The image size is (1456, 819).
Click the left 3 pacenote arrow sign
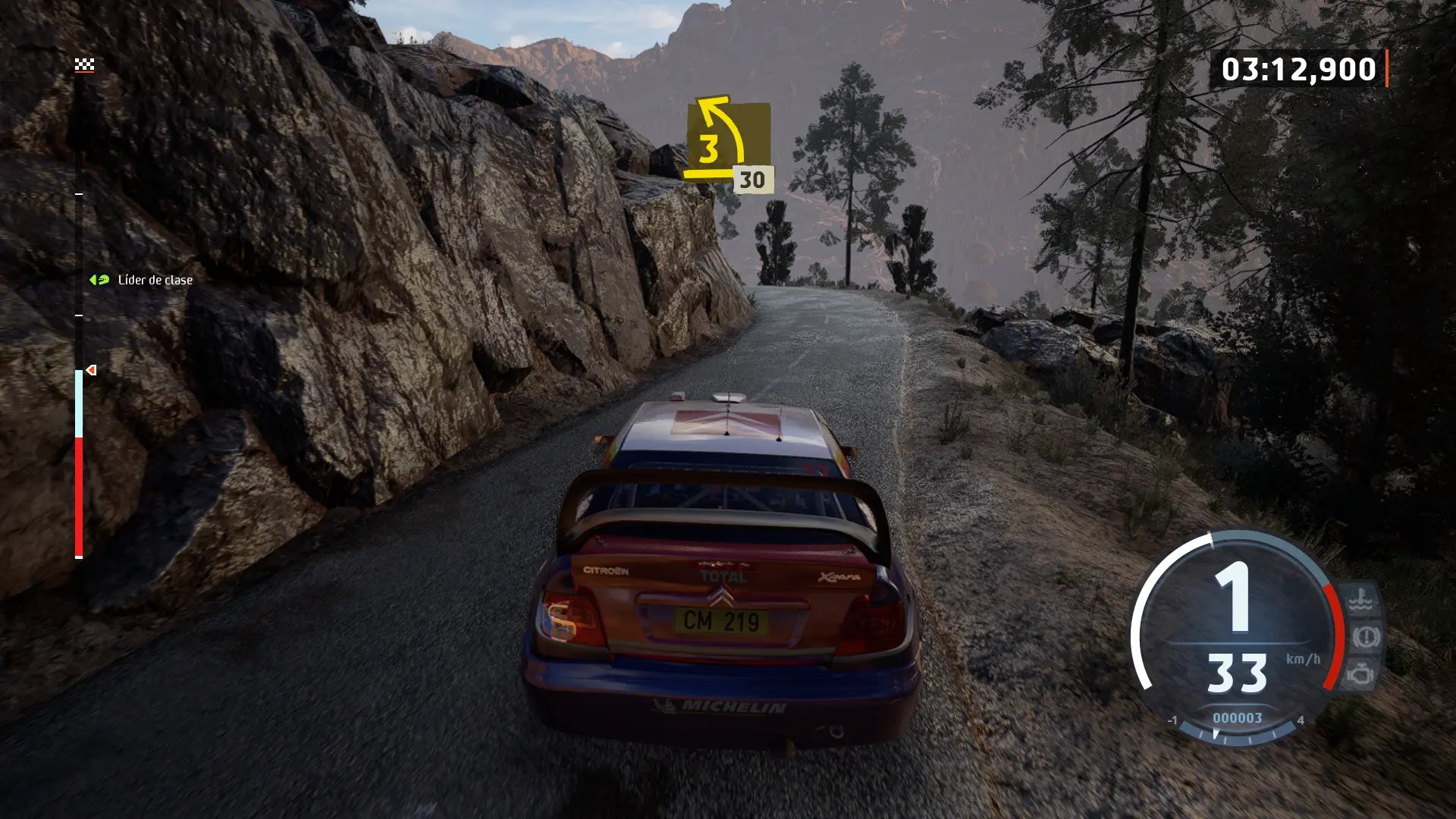coord(726,140)
